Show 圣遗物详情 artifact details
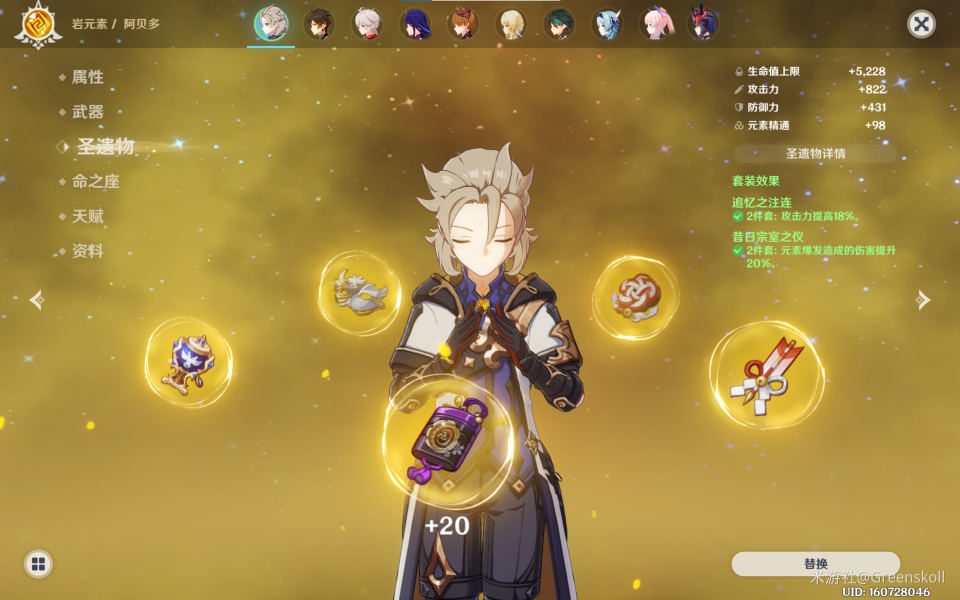 (x=815, y=154)
